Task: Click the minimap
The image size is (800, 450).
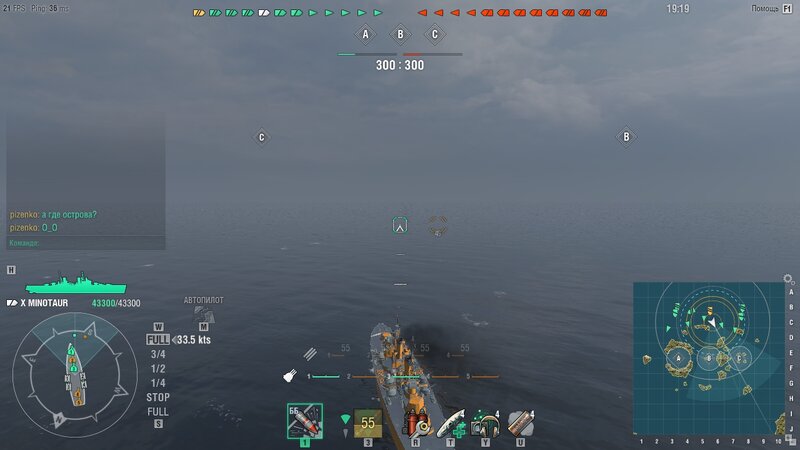Action: tap(709, 358)
